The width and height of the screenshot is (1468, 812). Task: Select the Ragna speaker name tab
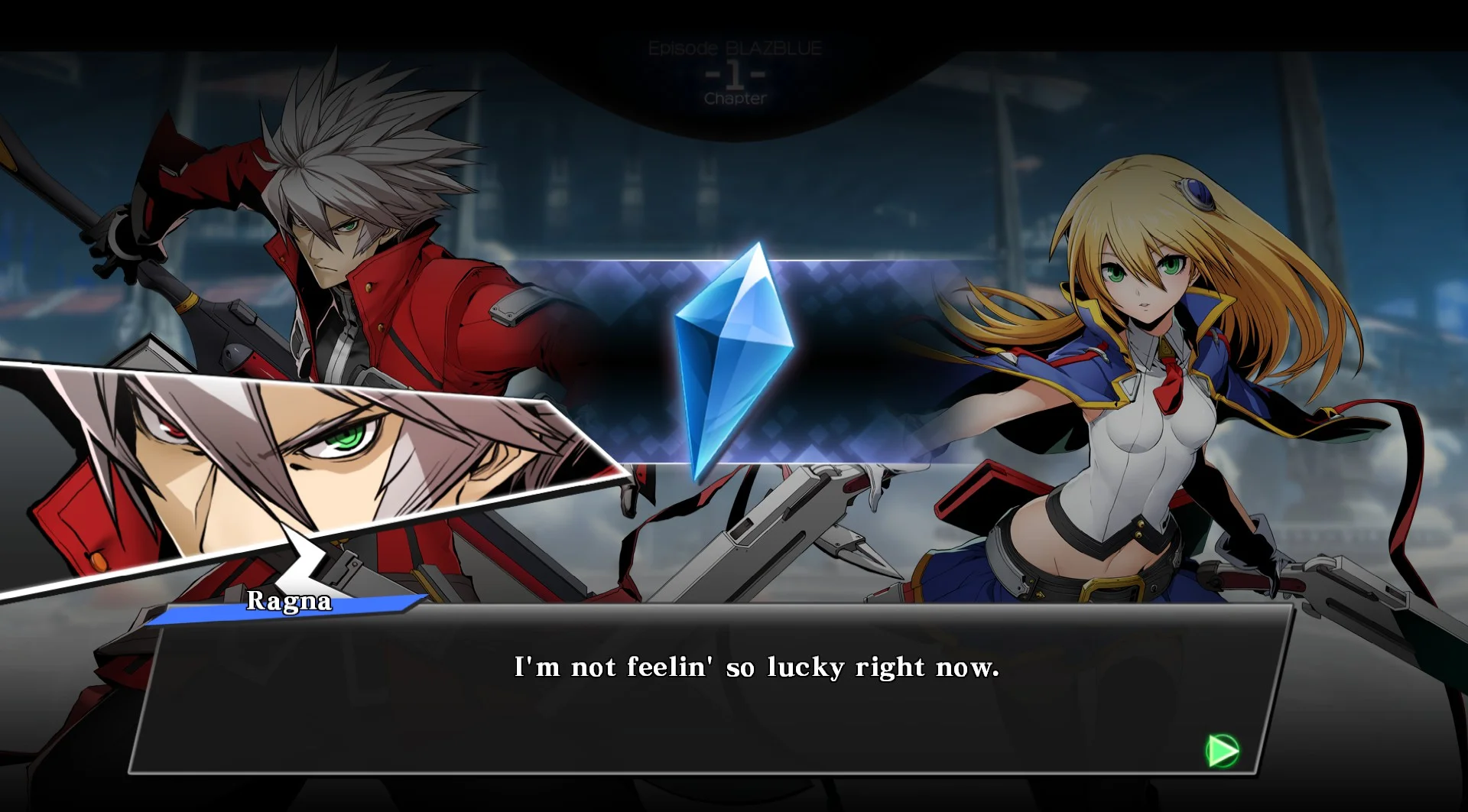(x=291, y=603)
